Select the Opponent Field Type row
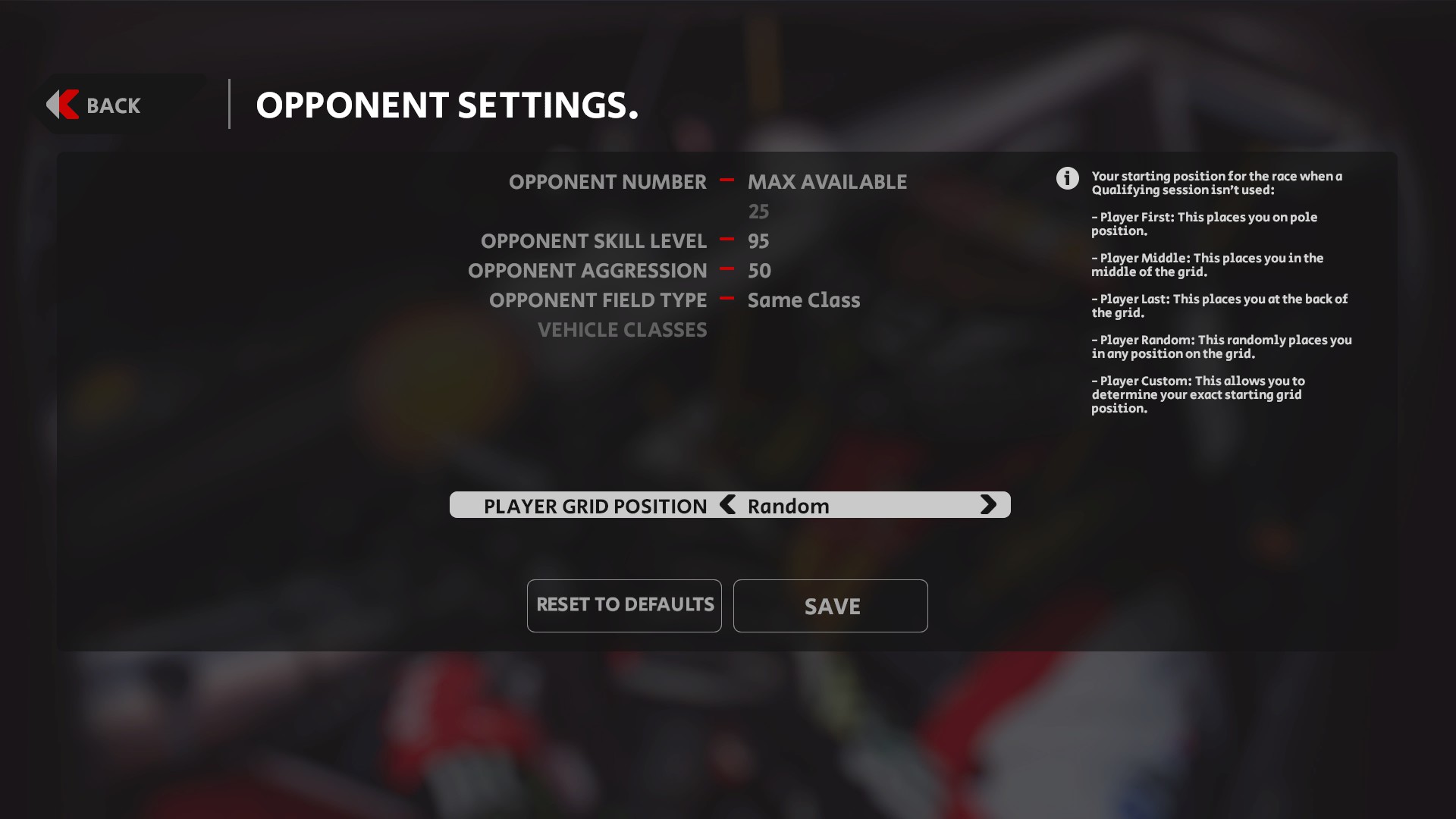 598,300
